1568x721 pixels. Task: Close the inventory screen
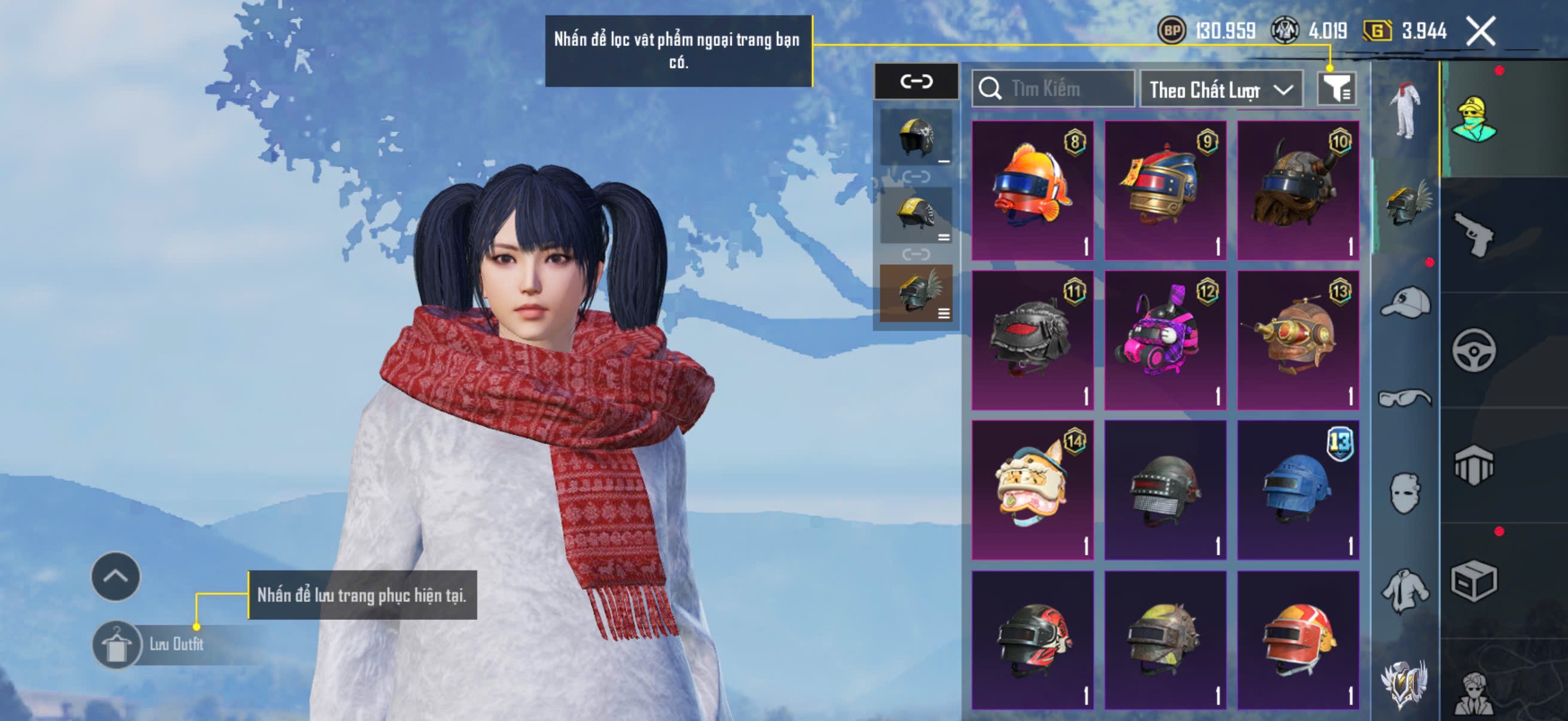coord(1480,31)
